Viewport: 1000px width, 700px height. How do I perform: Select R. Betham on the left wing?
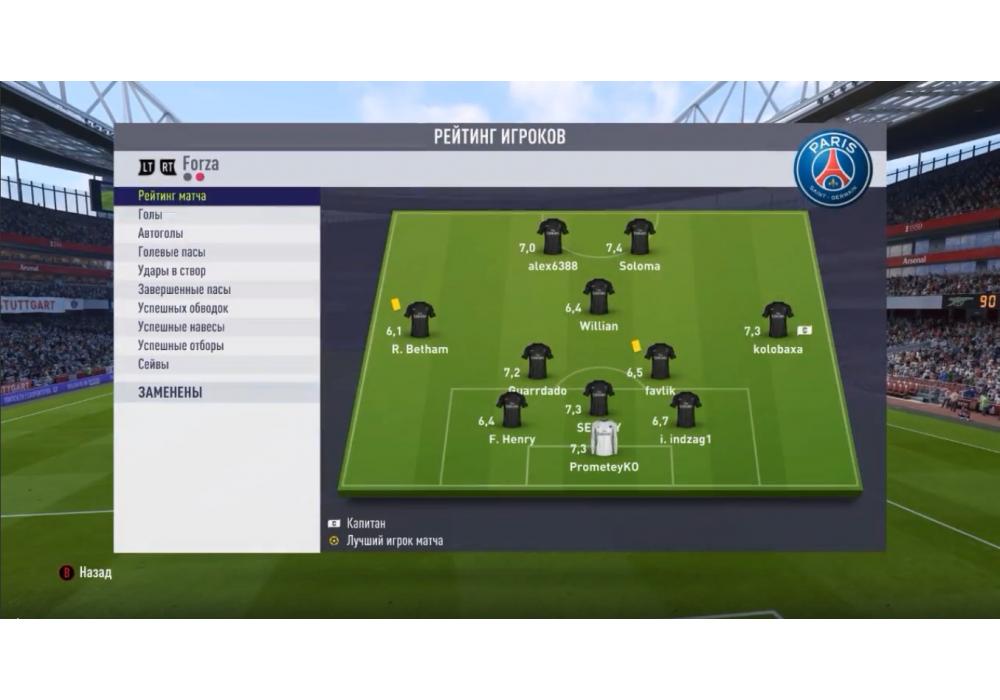click(419, 320)
